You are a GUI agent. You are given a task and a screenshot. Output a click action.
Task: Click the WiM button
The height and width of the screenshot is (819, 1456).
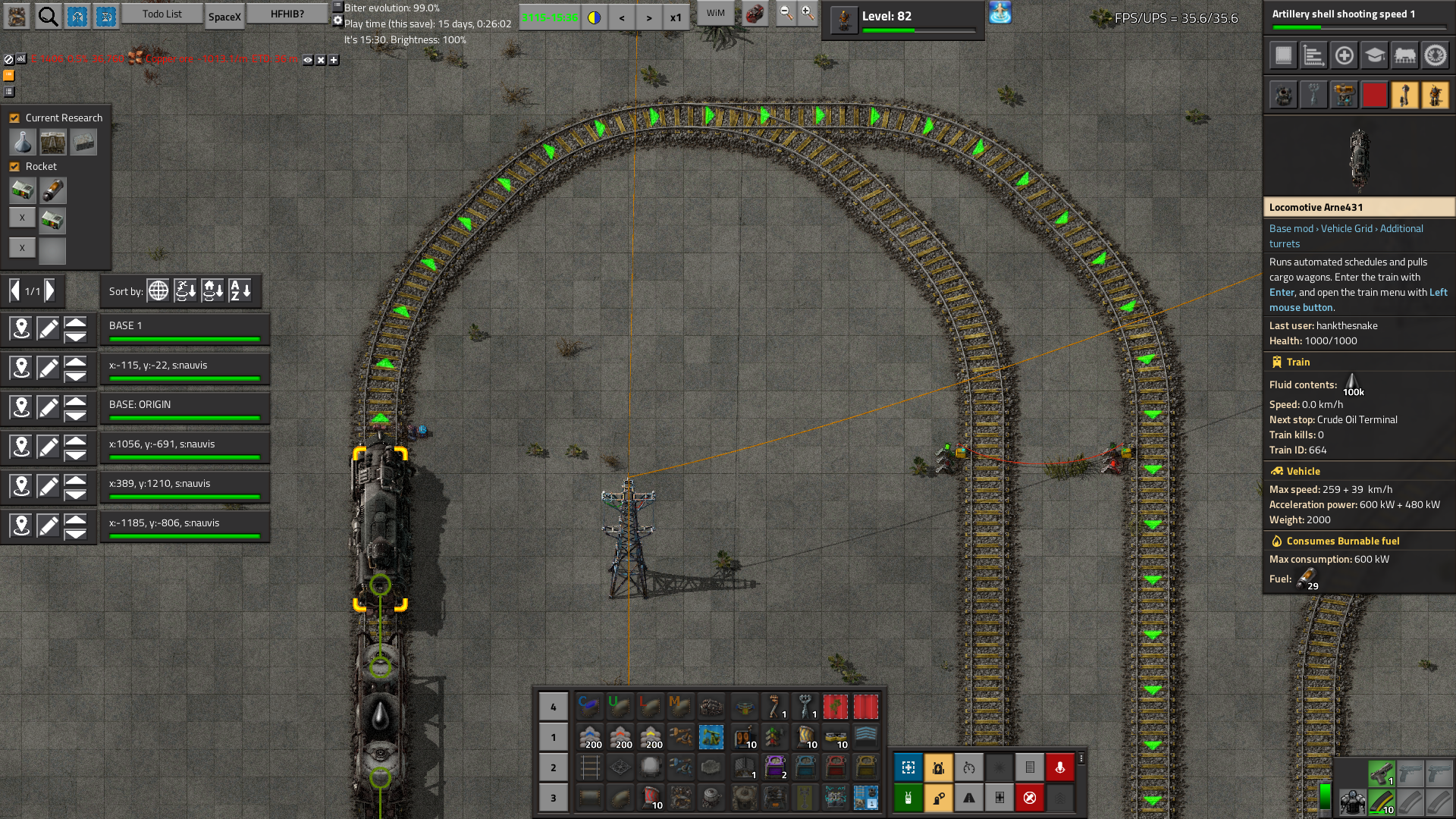point(715,14)
